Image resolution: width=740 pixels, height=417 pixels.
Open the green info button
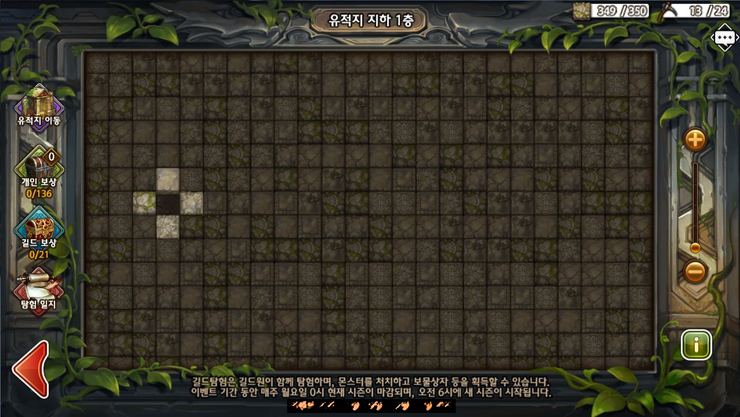696,345
